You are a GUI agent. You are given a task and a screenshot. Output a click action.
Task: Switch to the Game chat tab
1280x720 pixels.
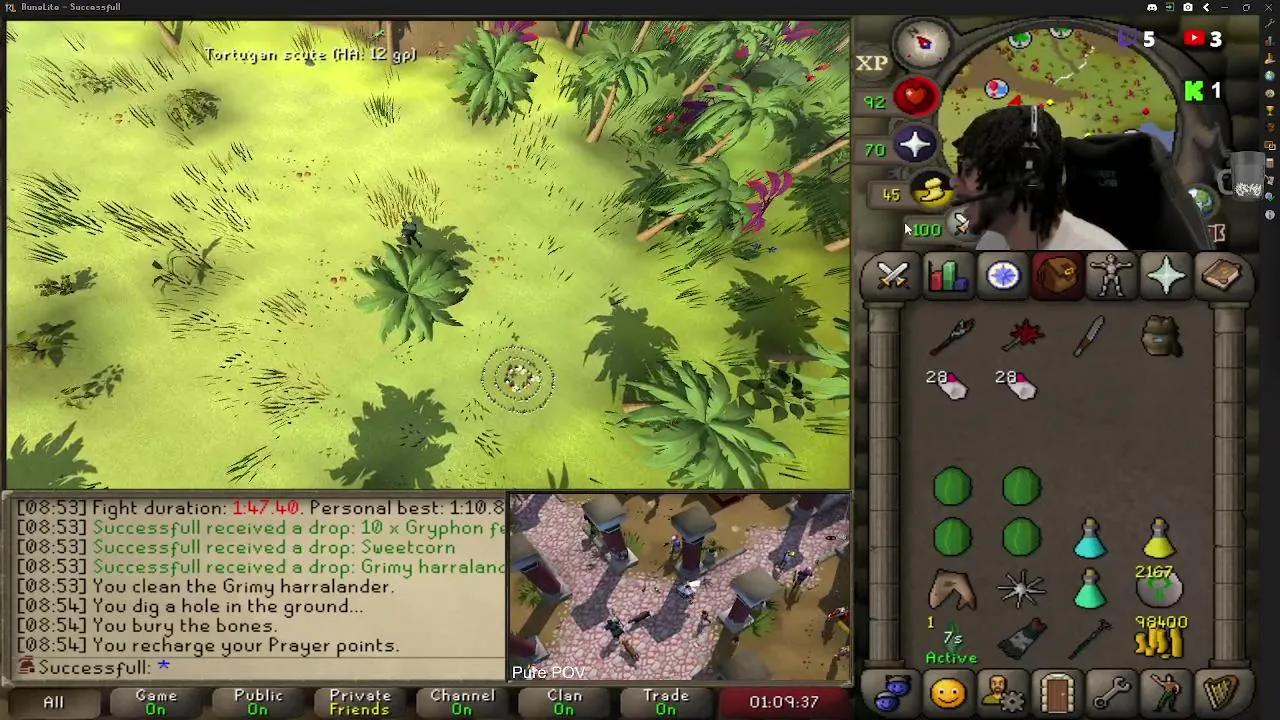[x=155, y=700]
